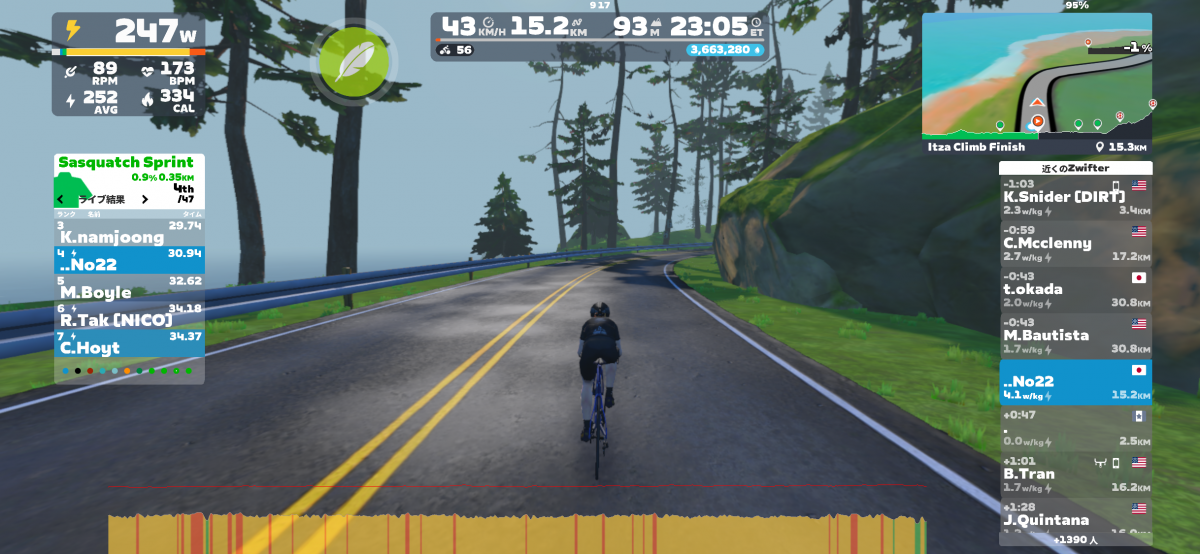Click the power and cadence stats panel
1200x554 pixels.
coord(129,64)
